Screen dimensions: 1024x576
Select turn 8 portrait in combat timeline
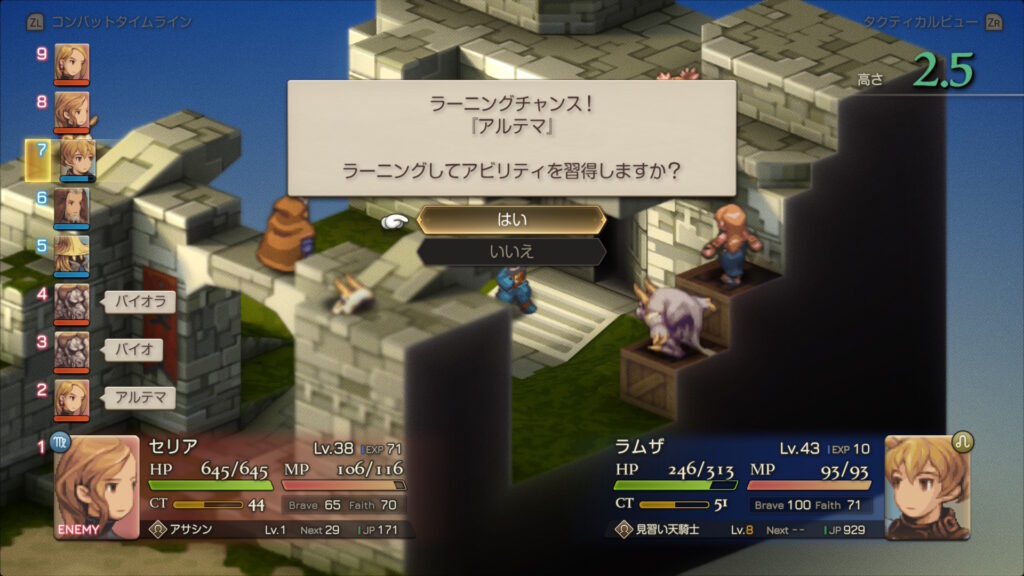click(71, 109)
